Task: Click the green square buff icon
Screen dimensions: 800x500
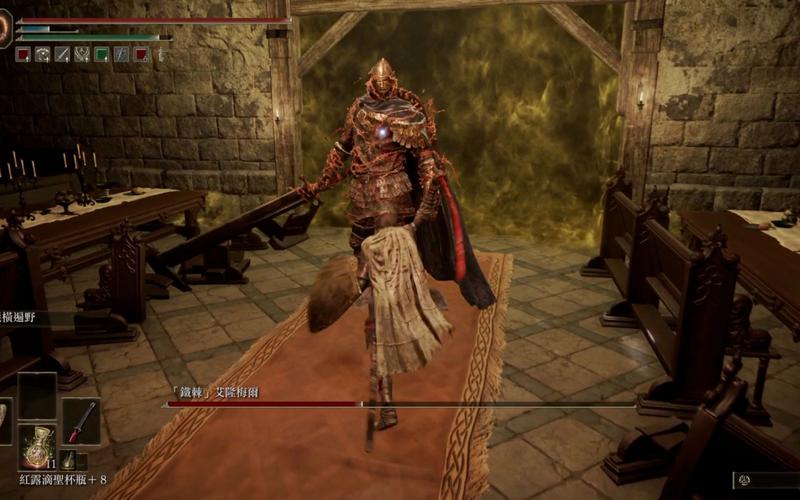Action: click(102, 55)
